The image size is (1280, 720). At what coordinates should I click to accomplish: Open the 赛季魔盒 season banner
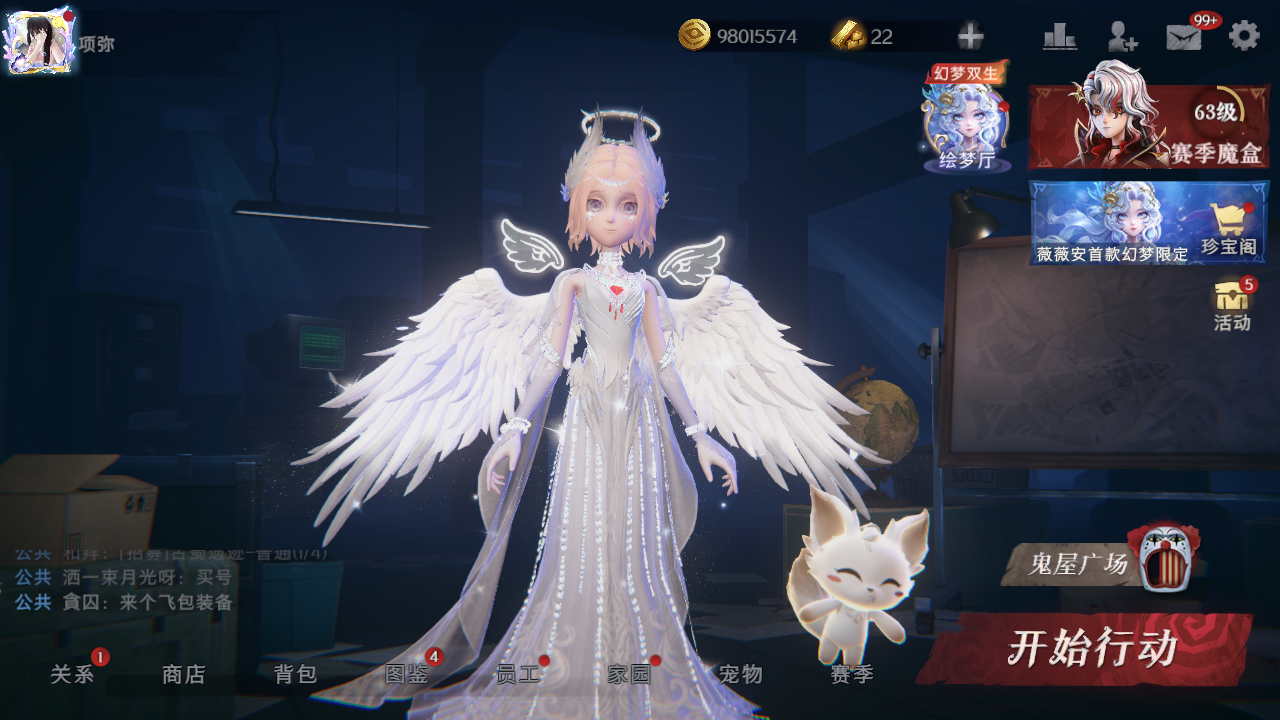(x=1148, y=127)
